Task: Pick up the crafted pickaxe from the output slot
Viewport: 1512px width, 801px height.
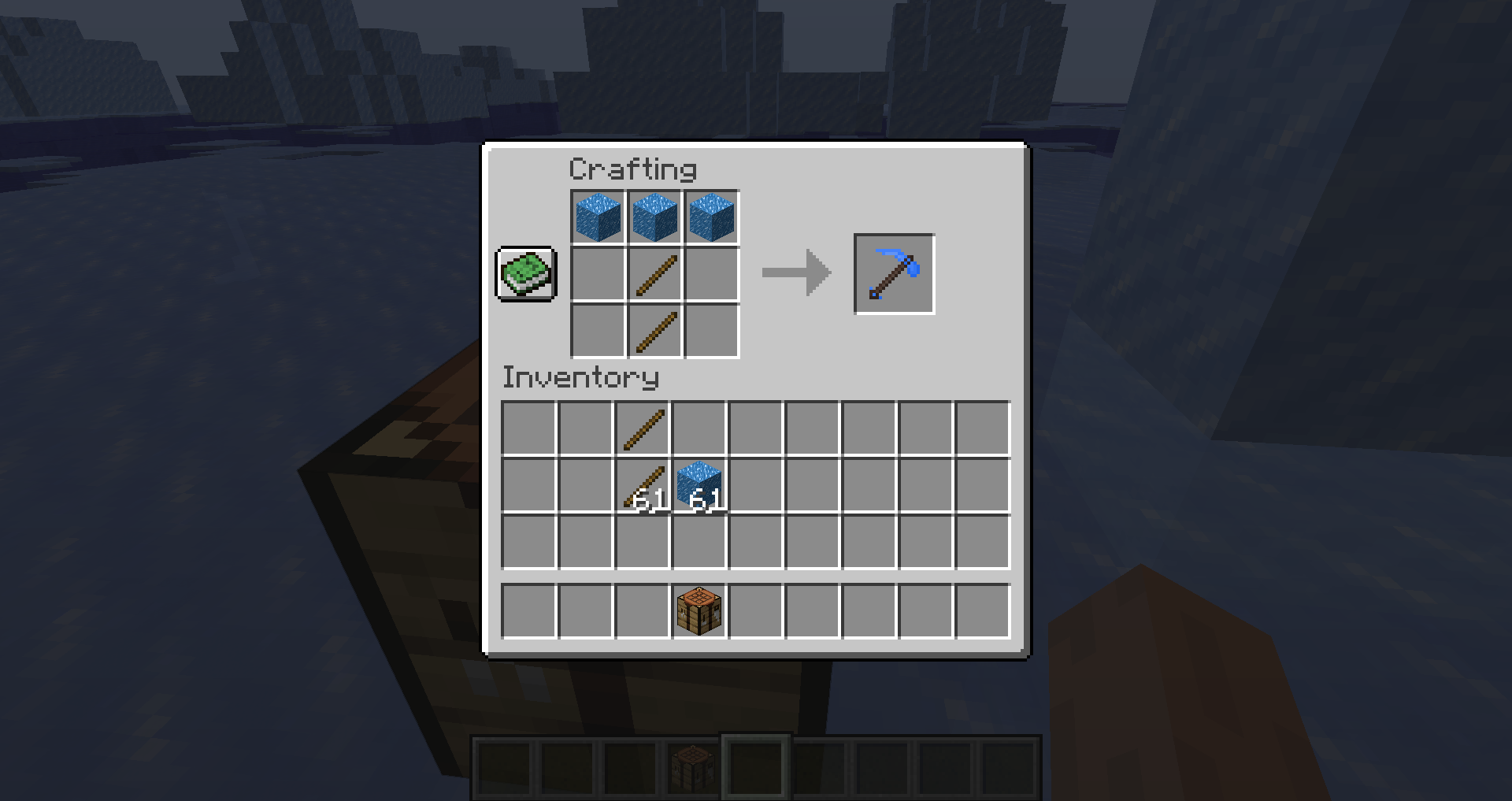Action: (893, 273)
